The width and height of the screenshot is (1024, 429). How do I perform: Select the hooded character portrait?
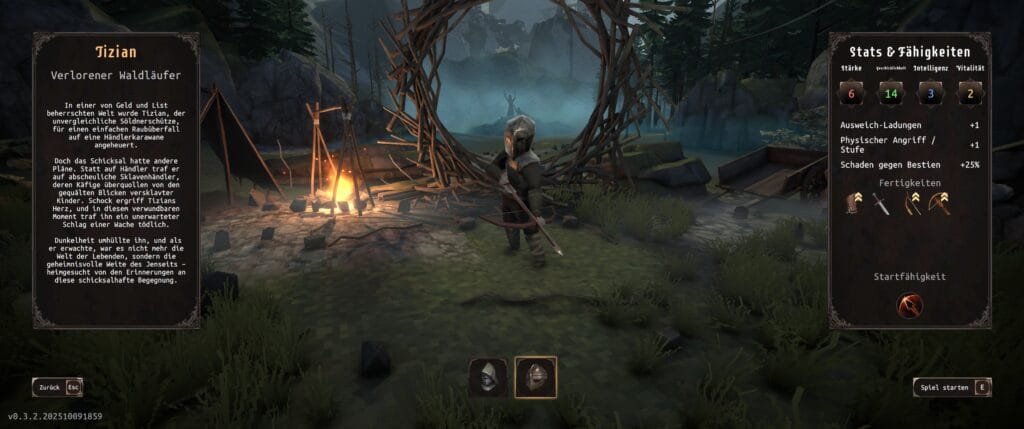[488, 378]
